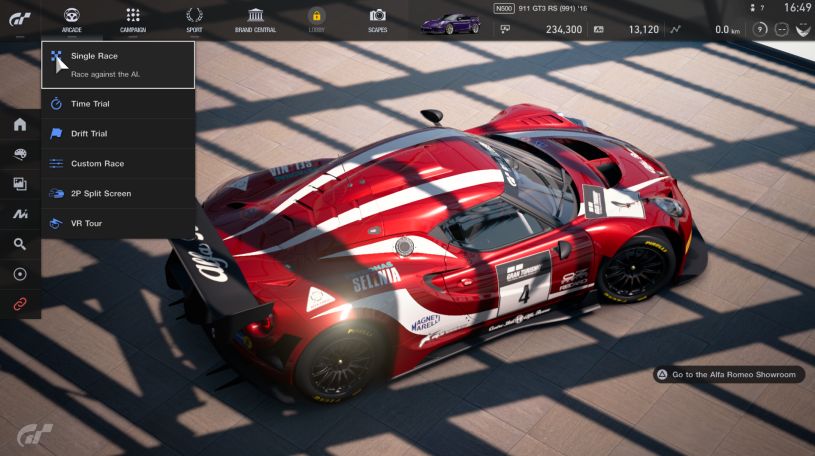The image size is (815, 456).
Task: Open the Scapes photo mode tab
Action: click(377, 19)
